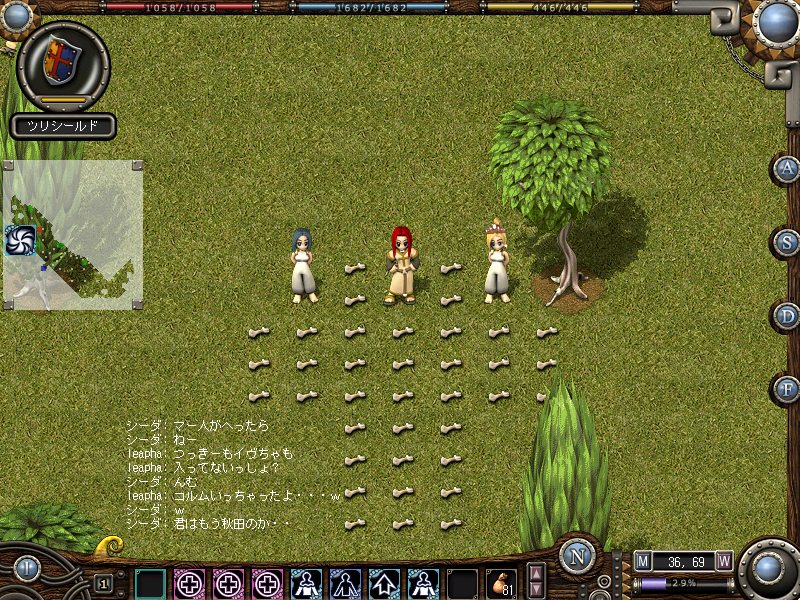
Task: Click the W button beside coordinates
Action: [x=723, y=560]
